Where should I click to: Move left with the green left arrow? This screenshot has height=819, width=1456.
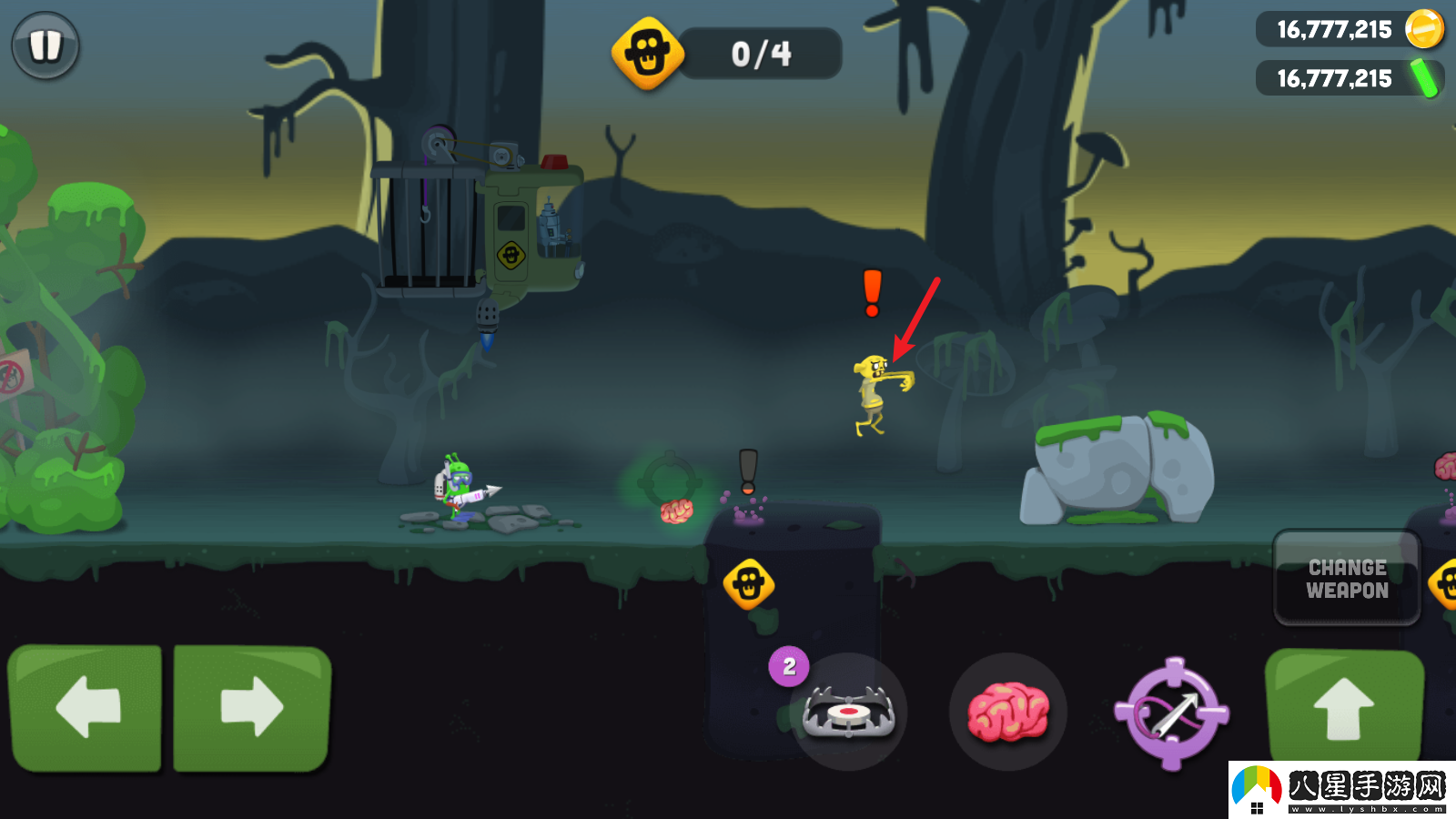(86, 707)
